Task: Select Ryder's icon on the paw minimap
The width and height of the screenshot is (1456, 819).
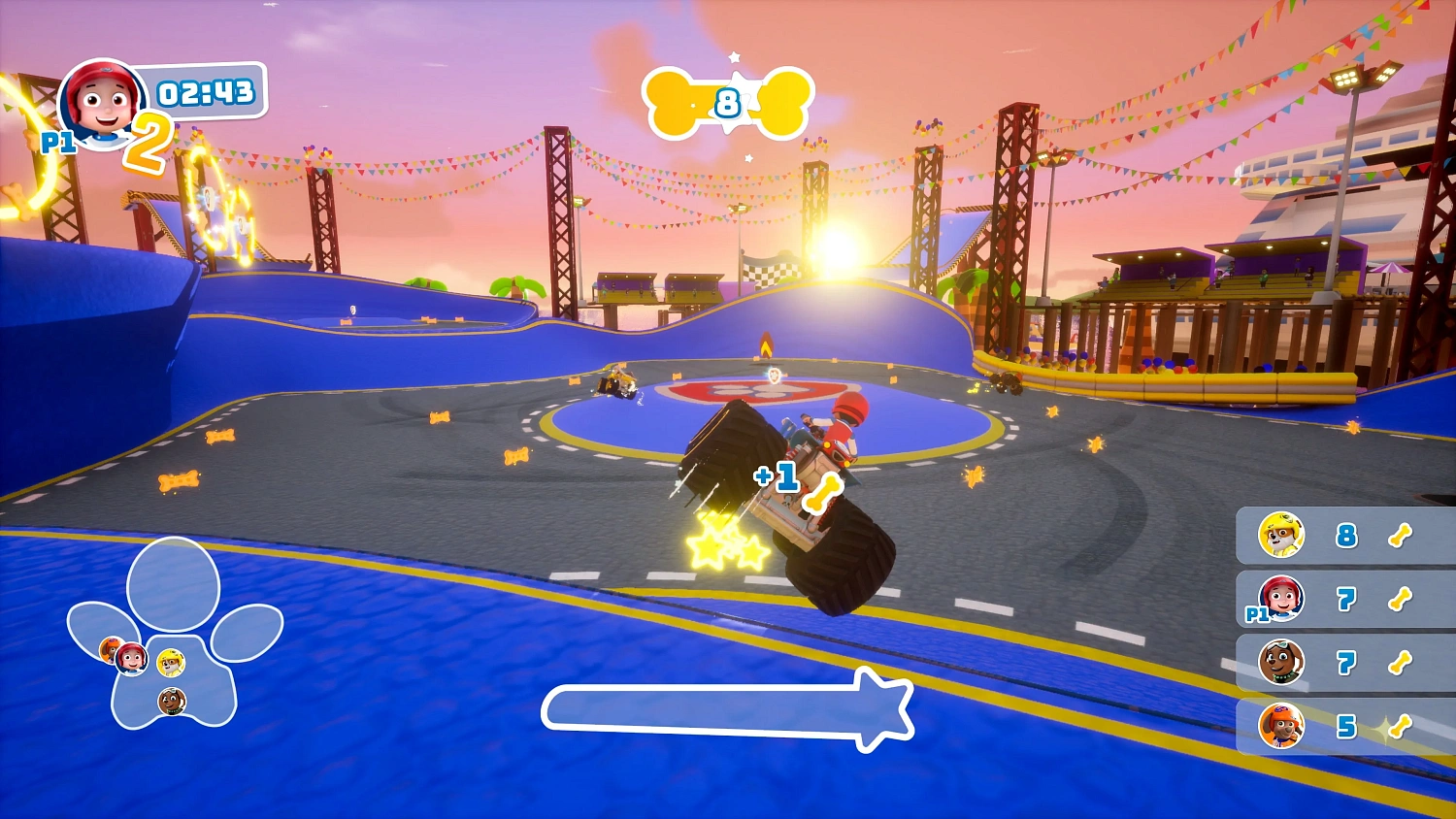Action: (x=130, y=658)
